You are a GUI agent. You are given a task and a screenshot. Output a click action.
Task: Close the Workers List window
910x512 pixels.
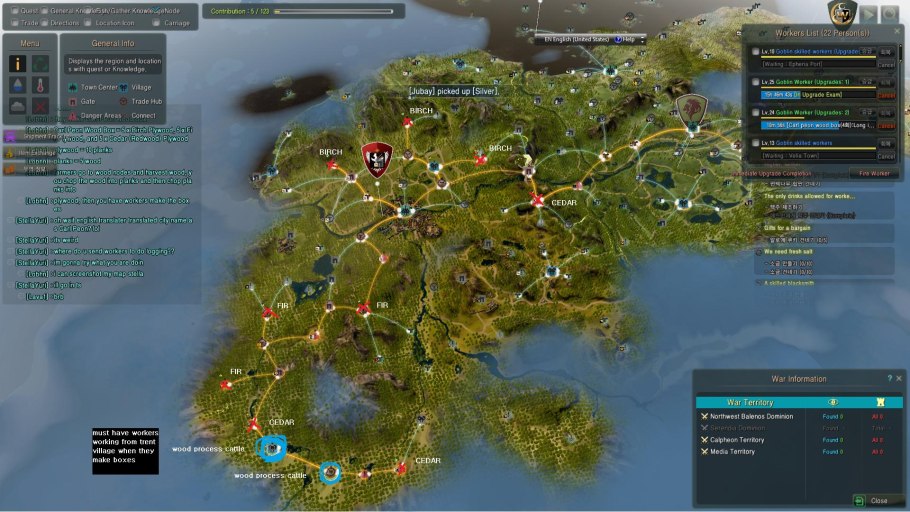(895, 32)
